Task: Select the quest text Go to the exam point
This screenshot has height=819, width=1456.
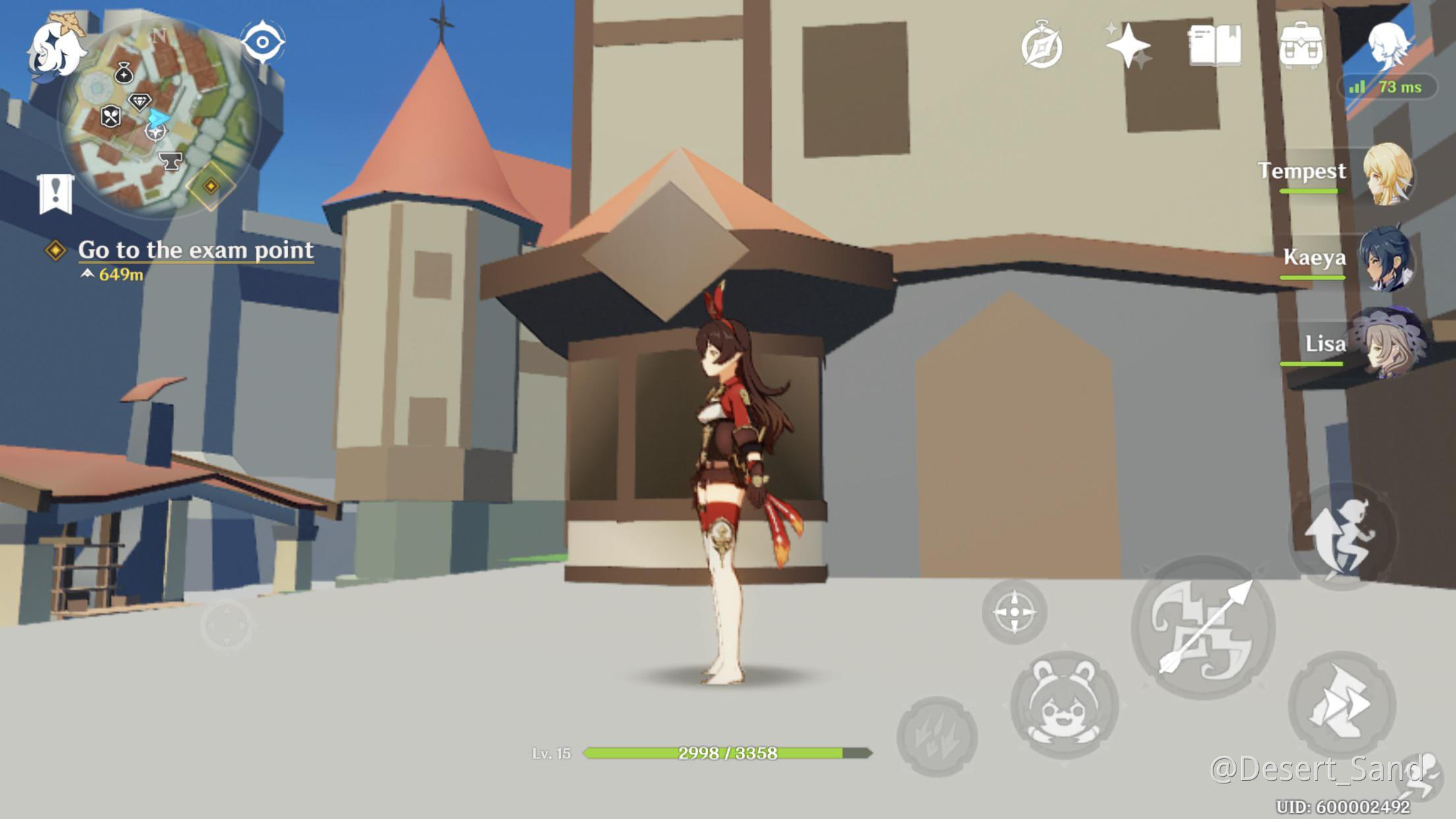Action: tap(196, 251)
